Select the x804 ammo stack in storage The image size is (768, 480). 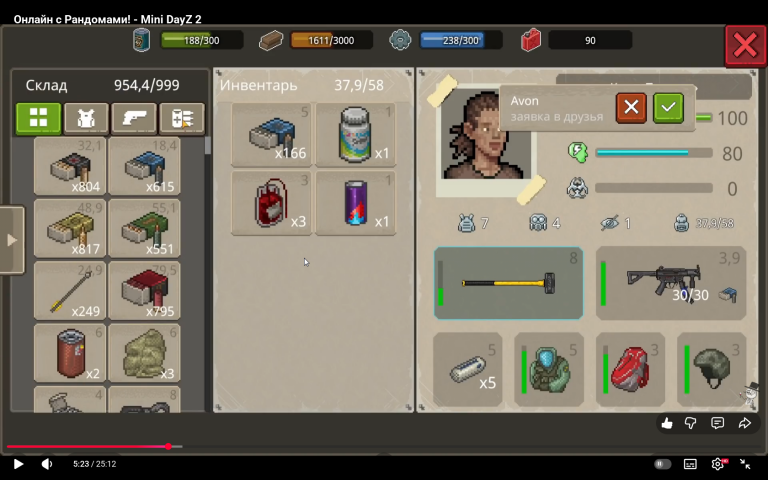(70, 166)
